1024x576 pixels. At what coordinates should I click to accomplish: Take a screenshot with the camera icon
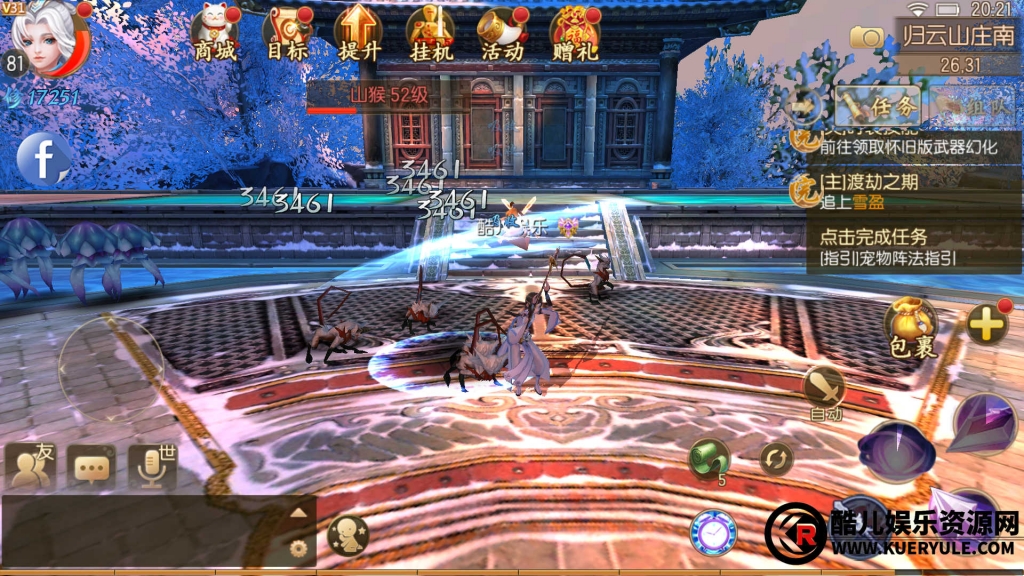tap(865, 37)
